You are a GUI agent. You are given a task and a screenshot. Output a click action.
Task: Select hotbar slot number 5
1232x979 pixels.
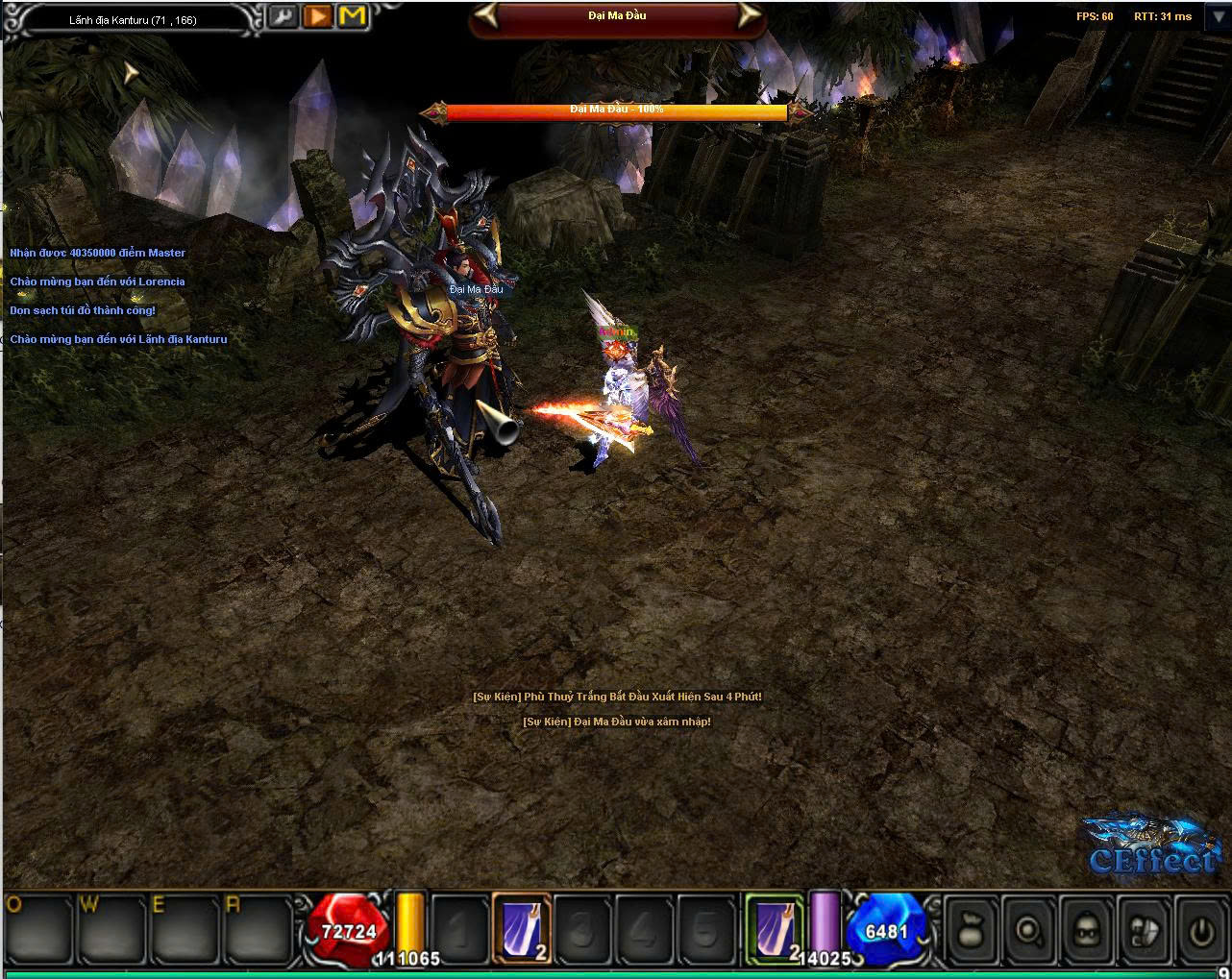(x=706, y=930)
